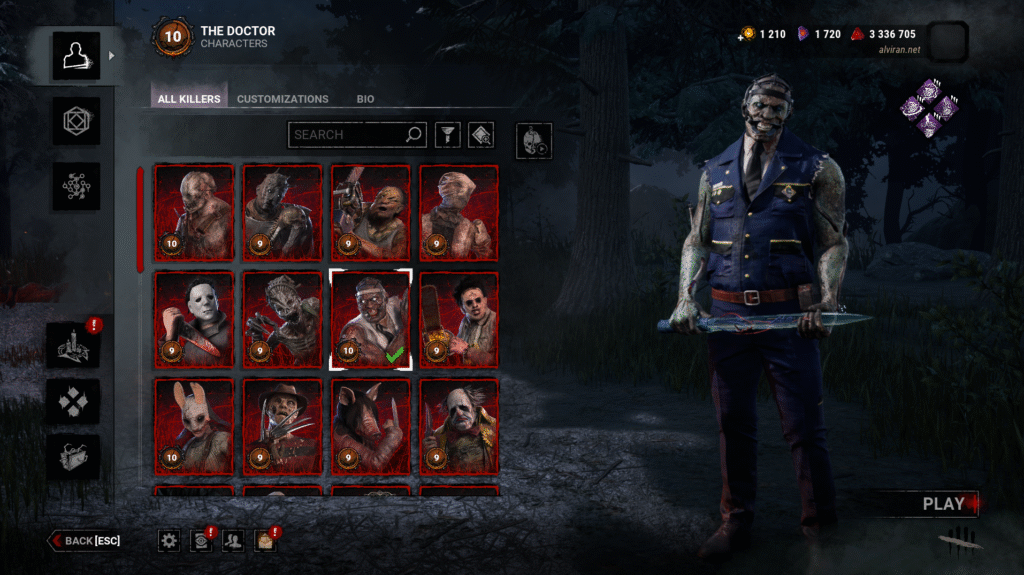Select the All Killers tab
The image size is (1024, 575).
188,99
